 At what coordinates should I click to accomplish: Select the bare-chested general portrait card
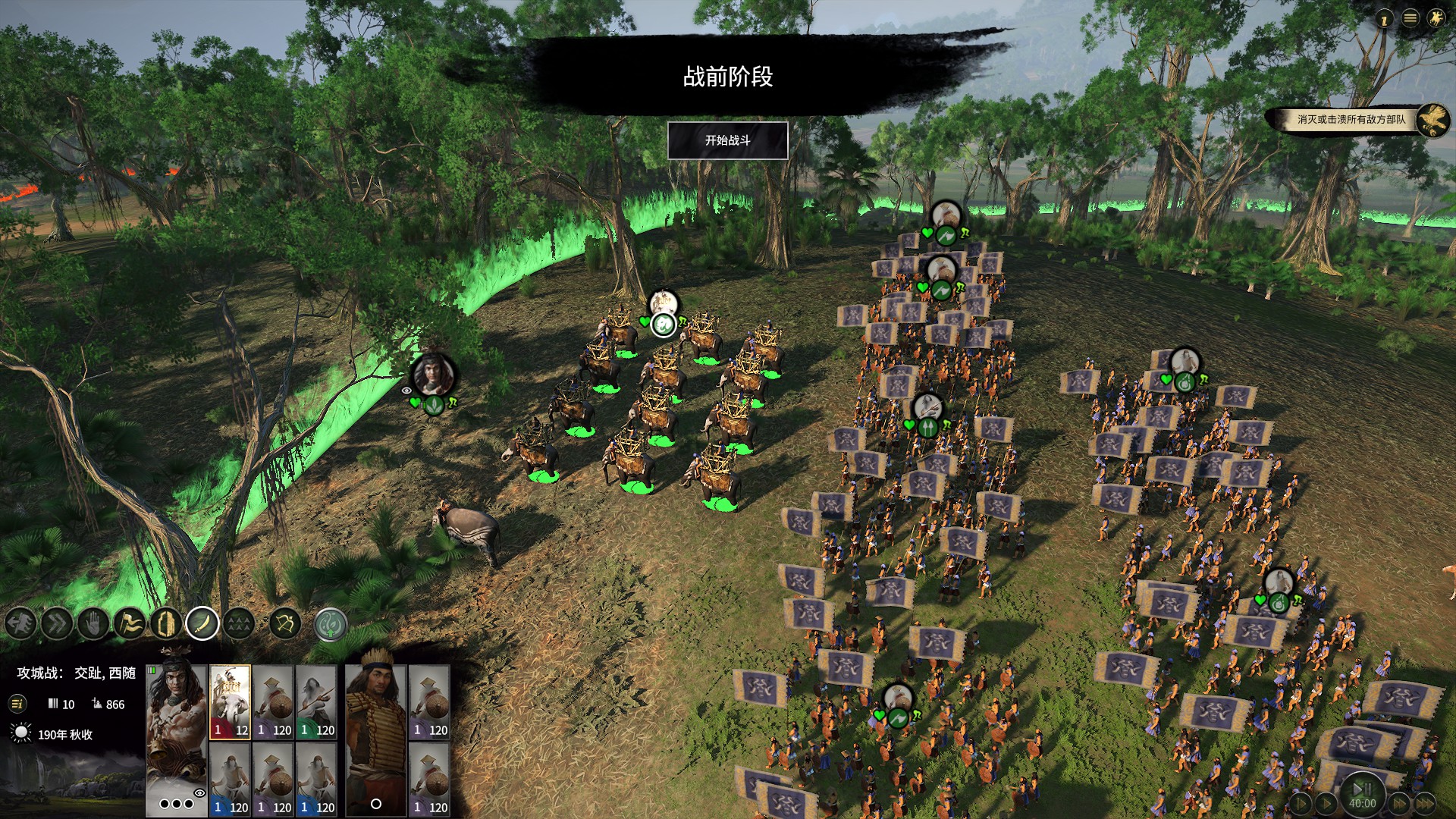point(177,728)
